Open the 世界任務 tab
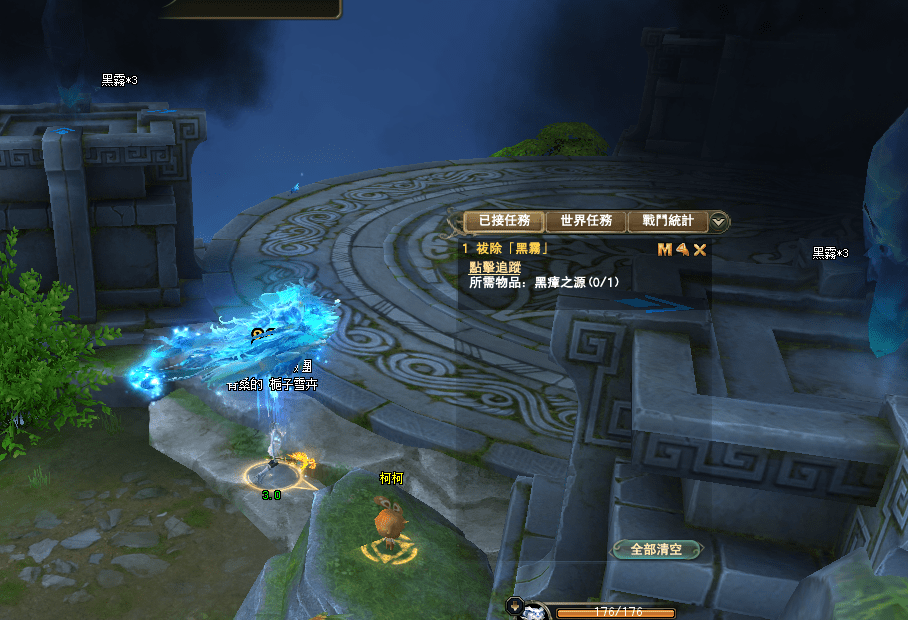The height and width of the screenshot is (620, 908). coord(585,221)
